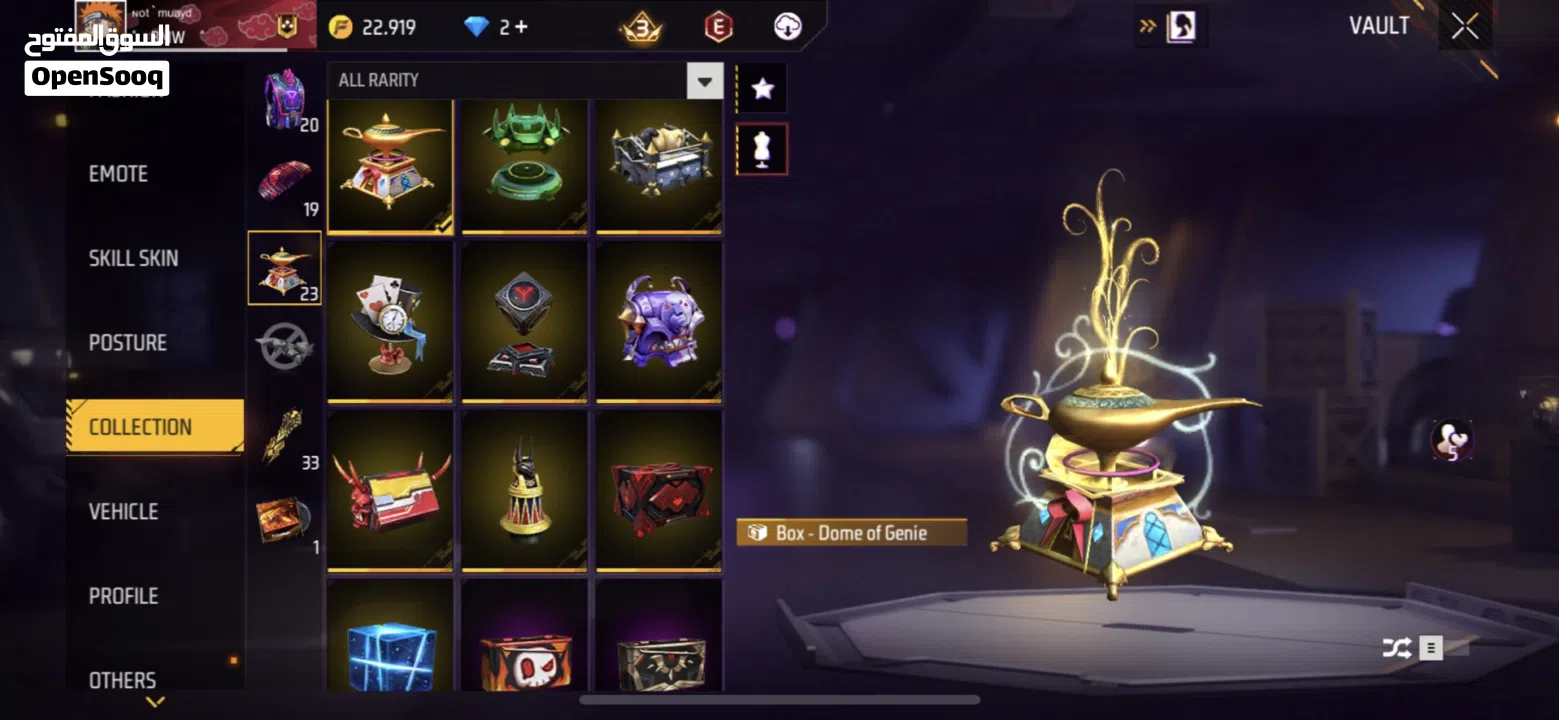
Task: Choose the glowing blue cube box
Action: click(x=390, y=640)
